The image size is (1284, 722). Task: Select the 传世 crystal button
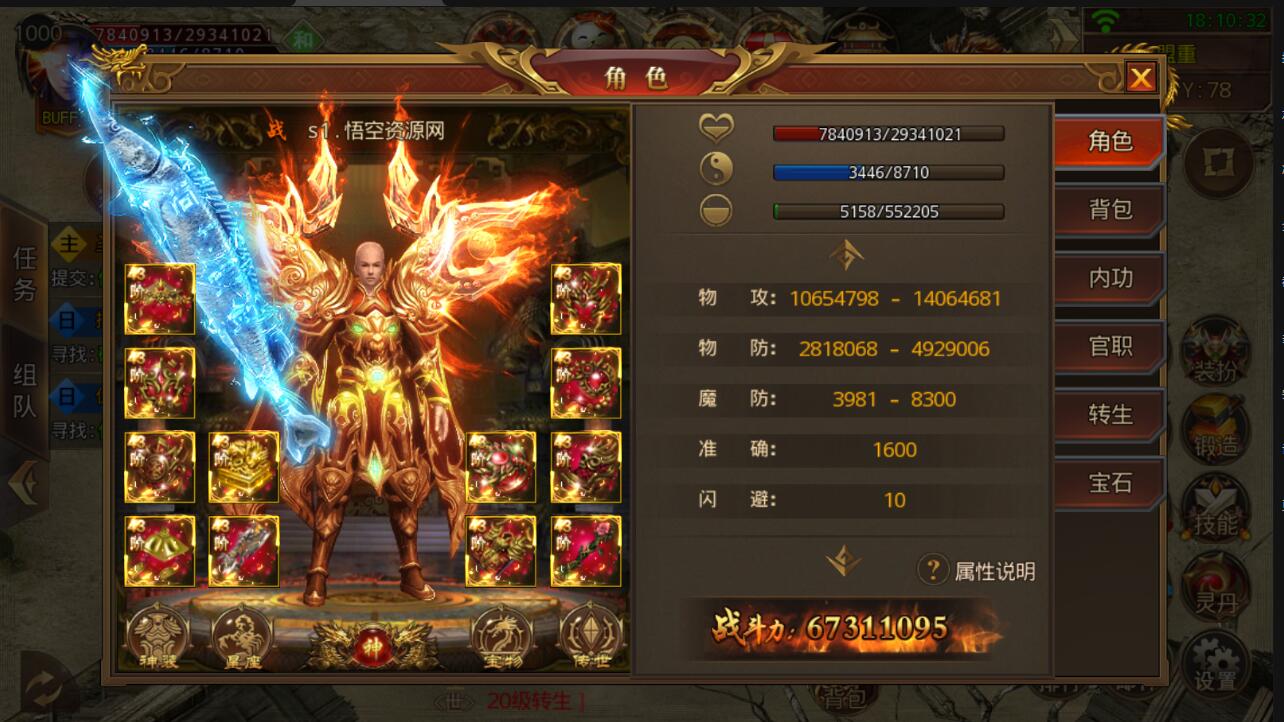[591, 636]
